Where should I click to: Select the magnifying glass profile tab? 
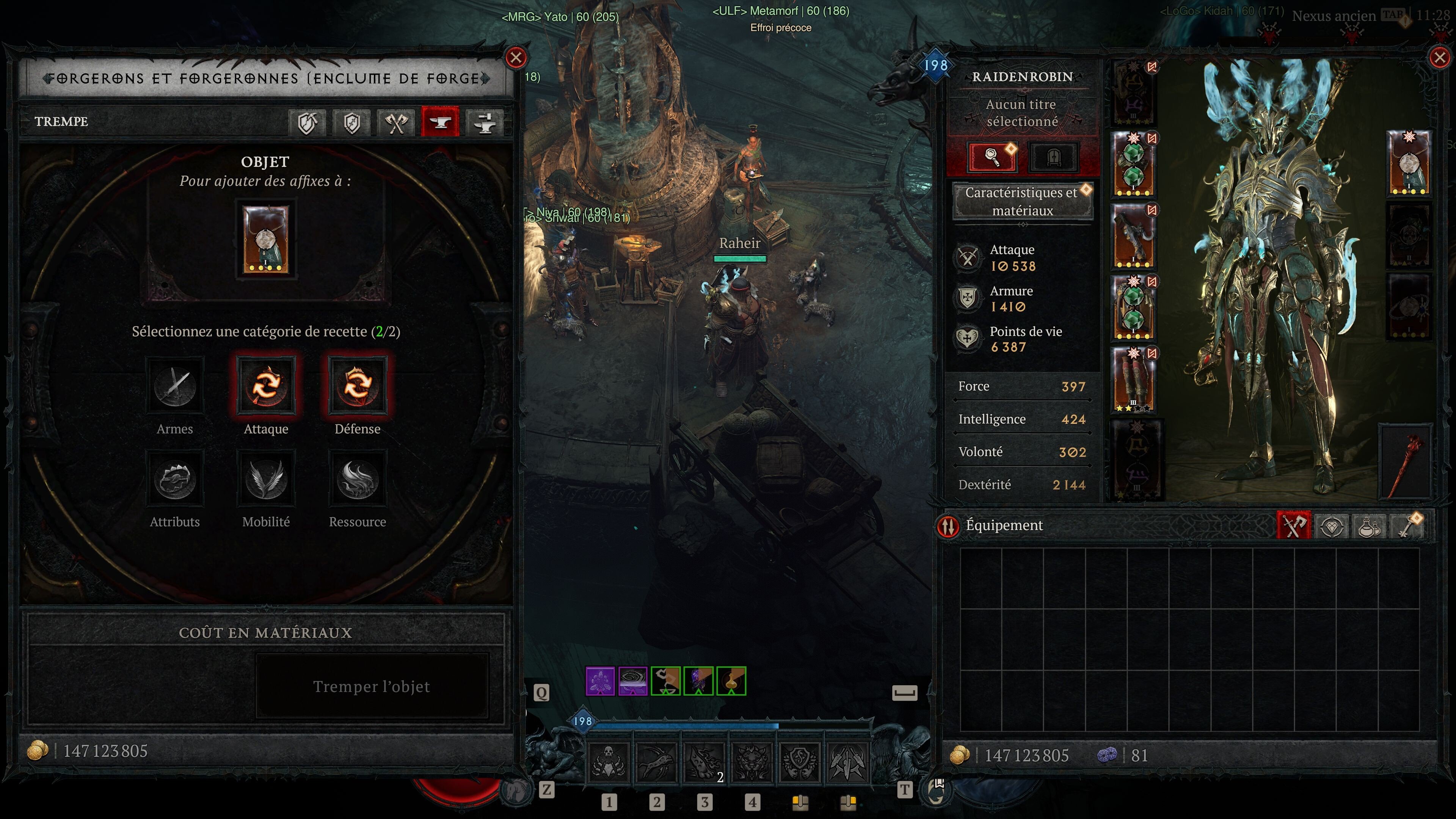coord(993,157)
